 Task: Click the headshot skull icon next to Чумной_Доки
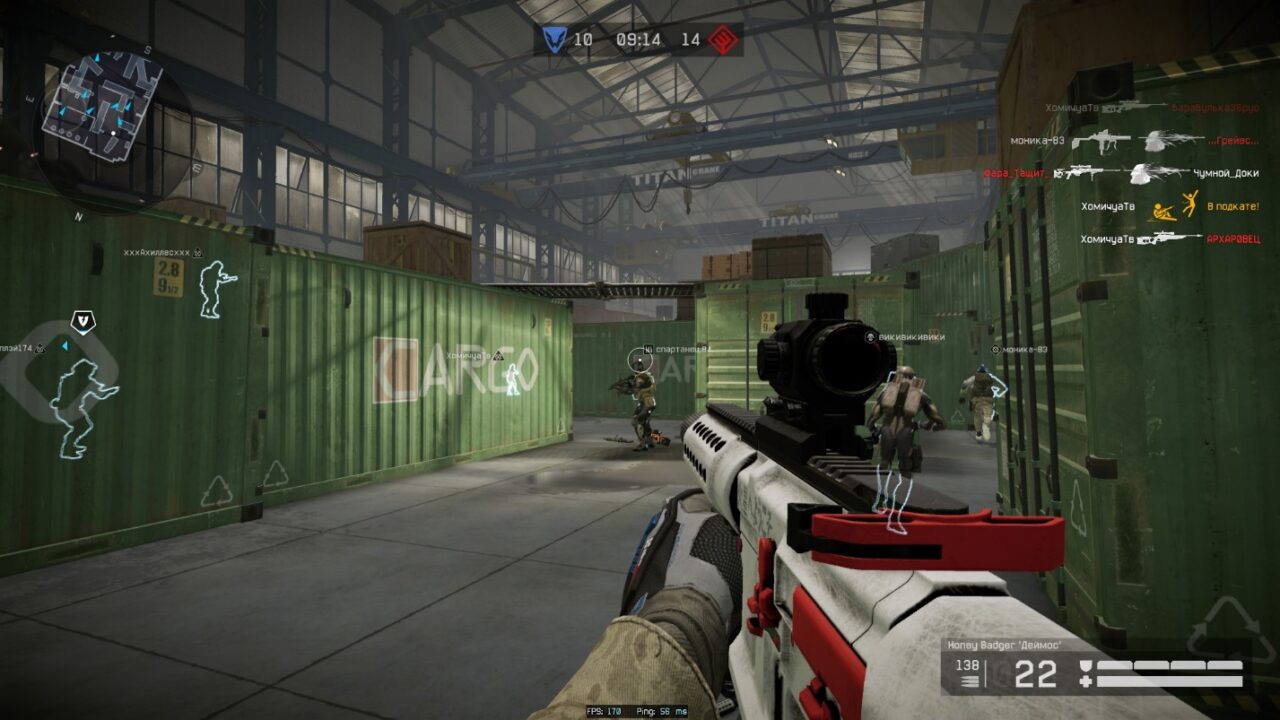click(x=1140, y=175)
